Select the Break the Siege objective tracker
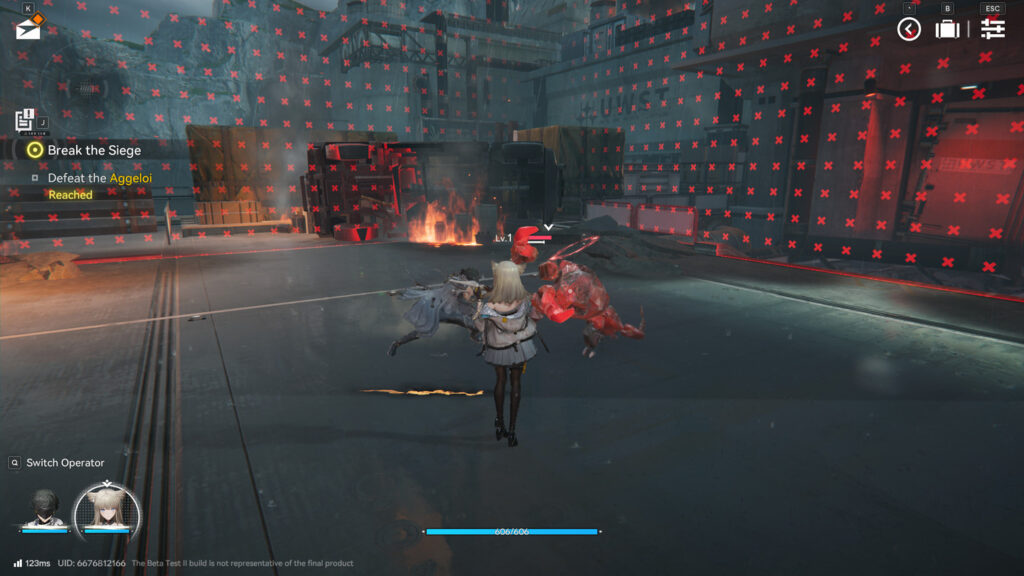Viewport: 1024px width, 576px height. (x=94, y=150)
